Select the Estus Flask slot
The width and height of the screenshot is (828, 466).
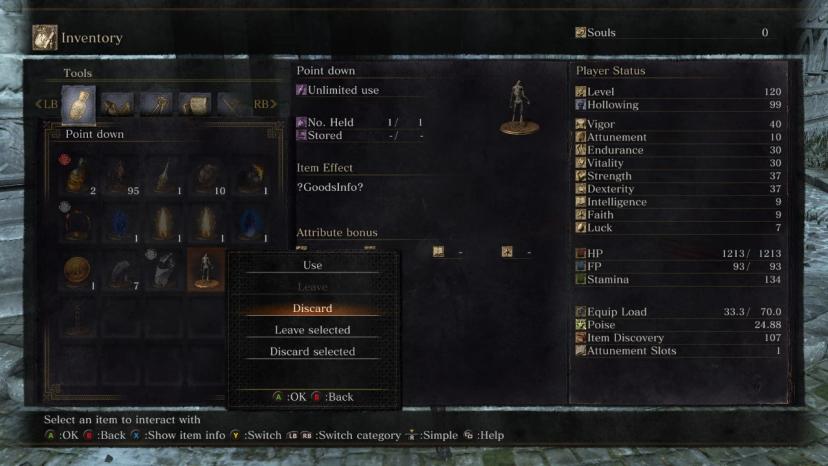click(77, 177)
